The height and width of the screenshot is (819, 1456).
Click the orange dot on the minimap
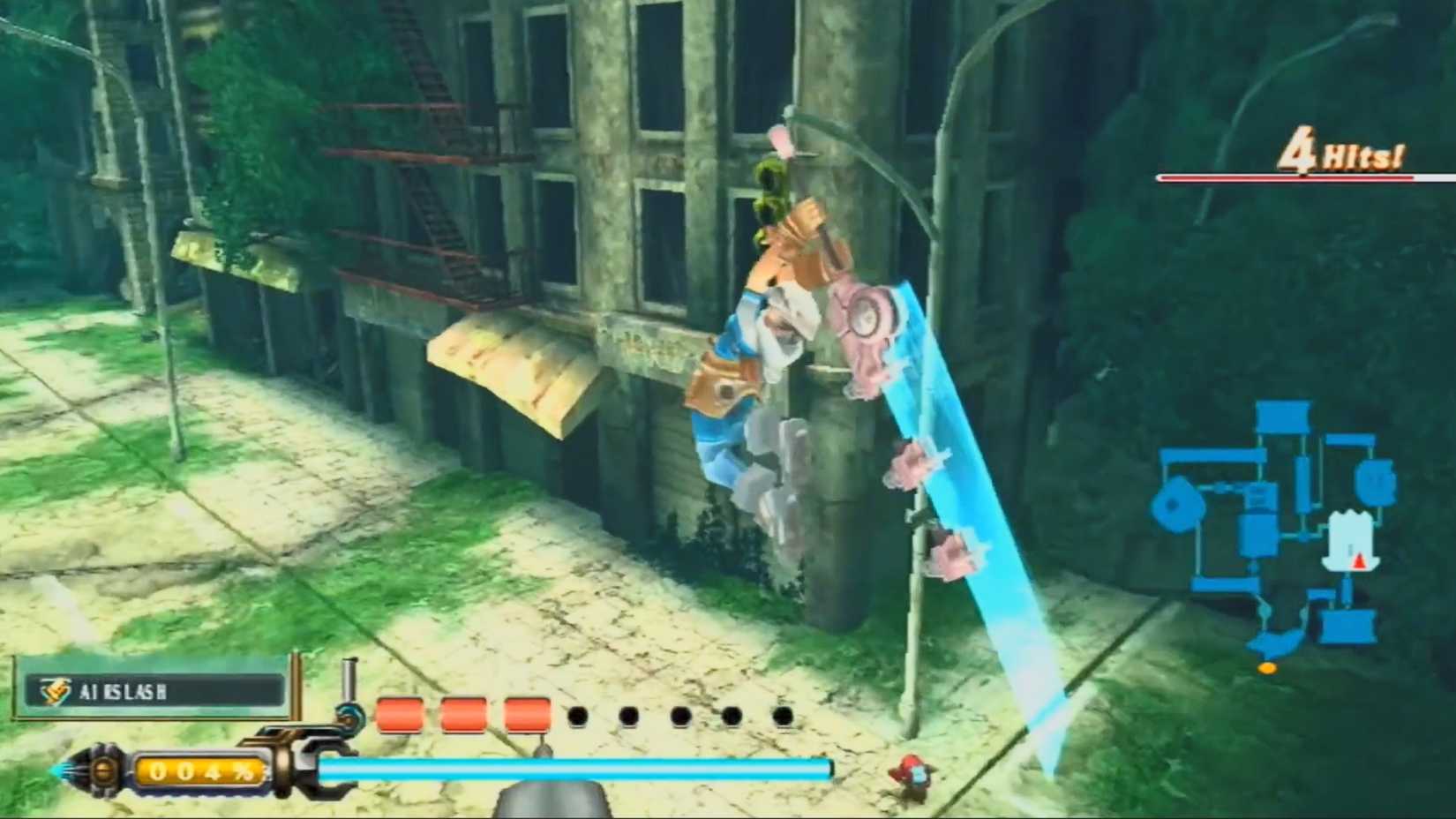(x=1268, y=668)
